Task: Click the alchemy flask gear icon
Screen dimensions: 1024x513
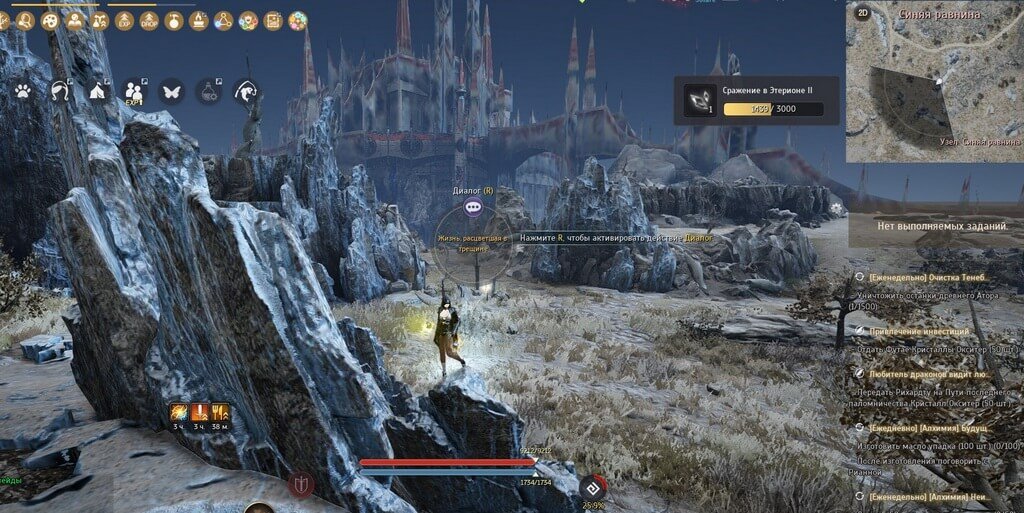Action: (209, 91)
